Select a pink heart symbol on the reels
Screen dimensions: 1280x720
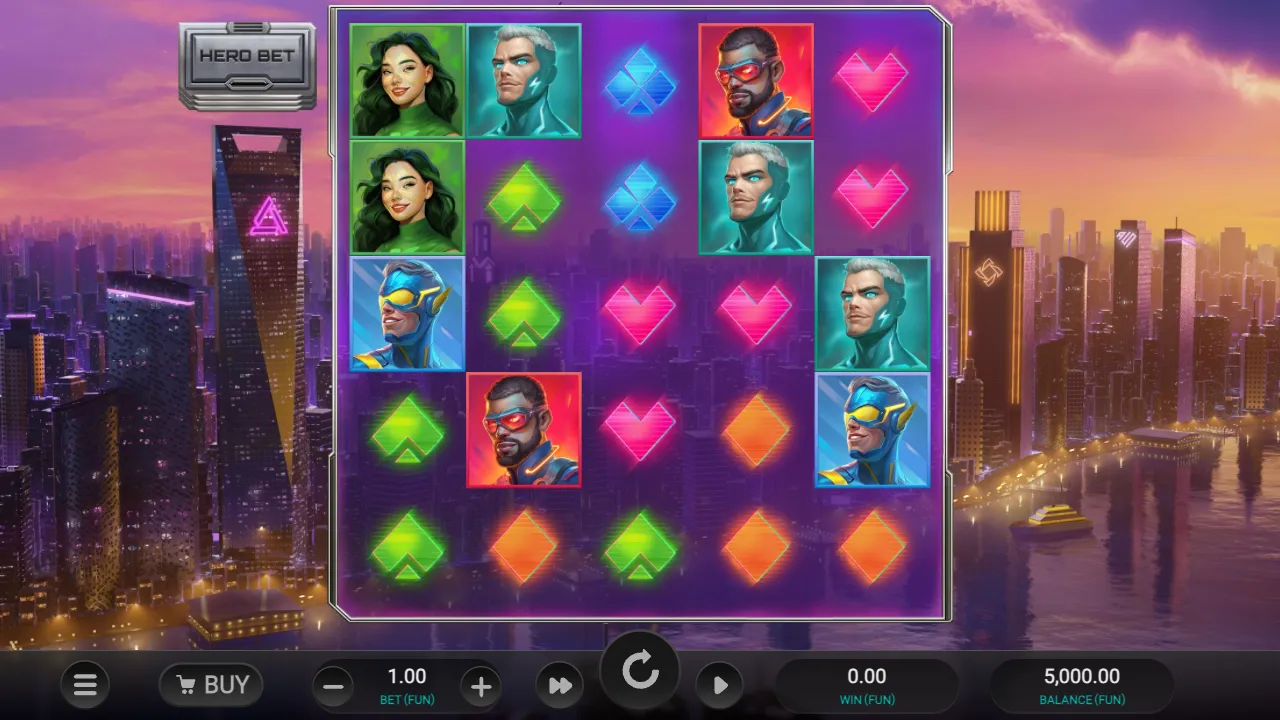coord(872,80)
